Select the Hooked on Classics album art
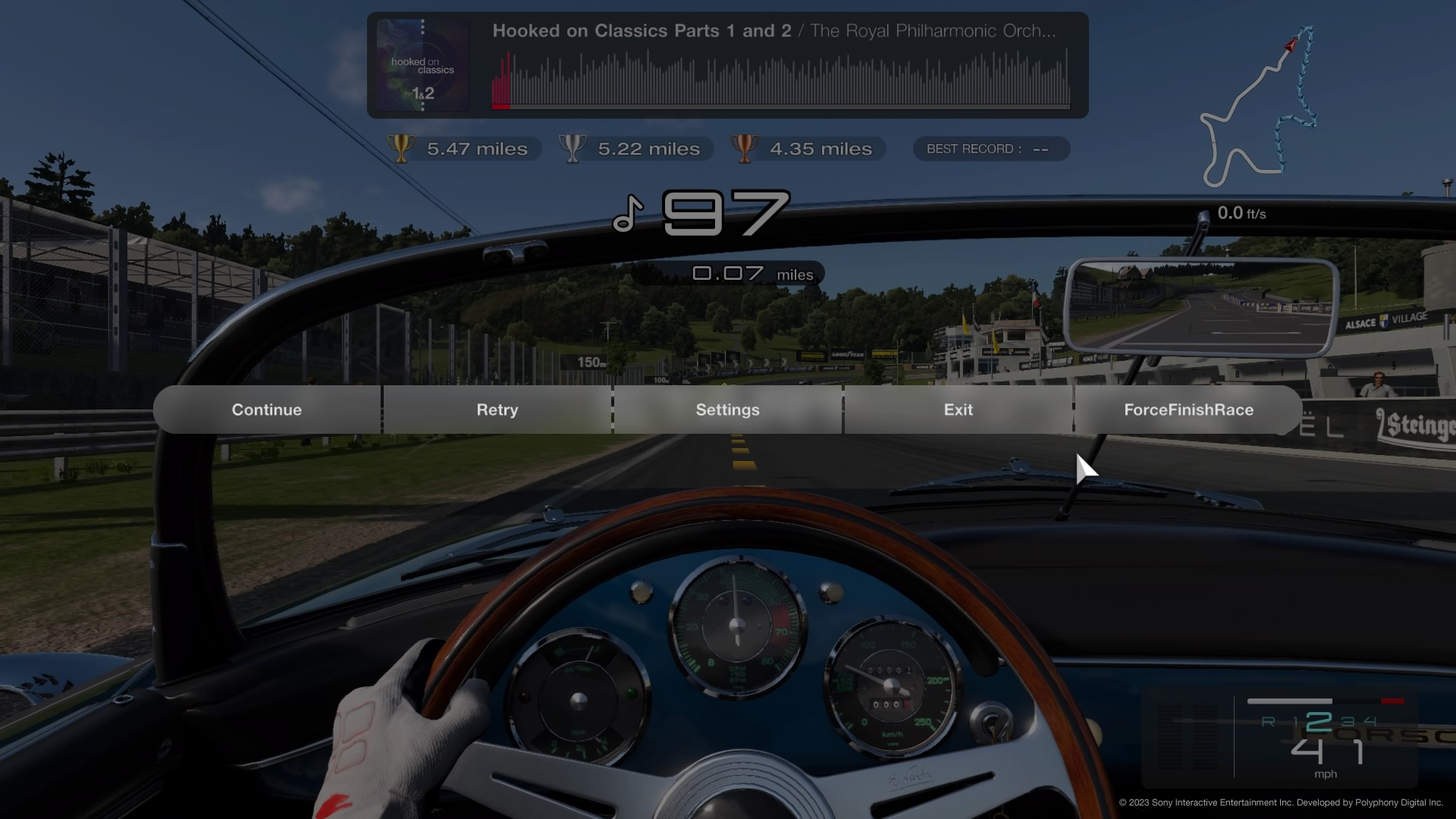The image size is (1456, 819). click(422, 65)
